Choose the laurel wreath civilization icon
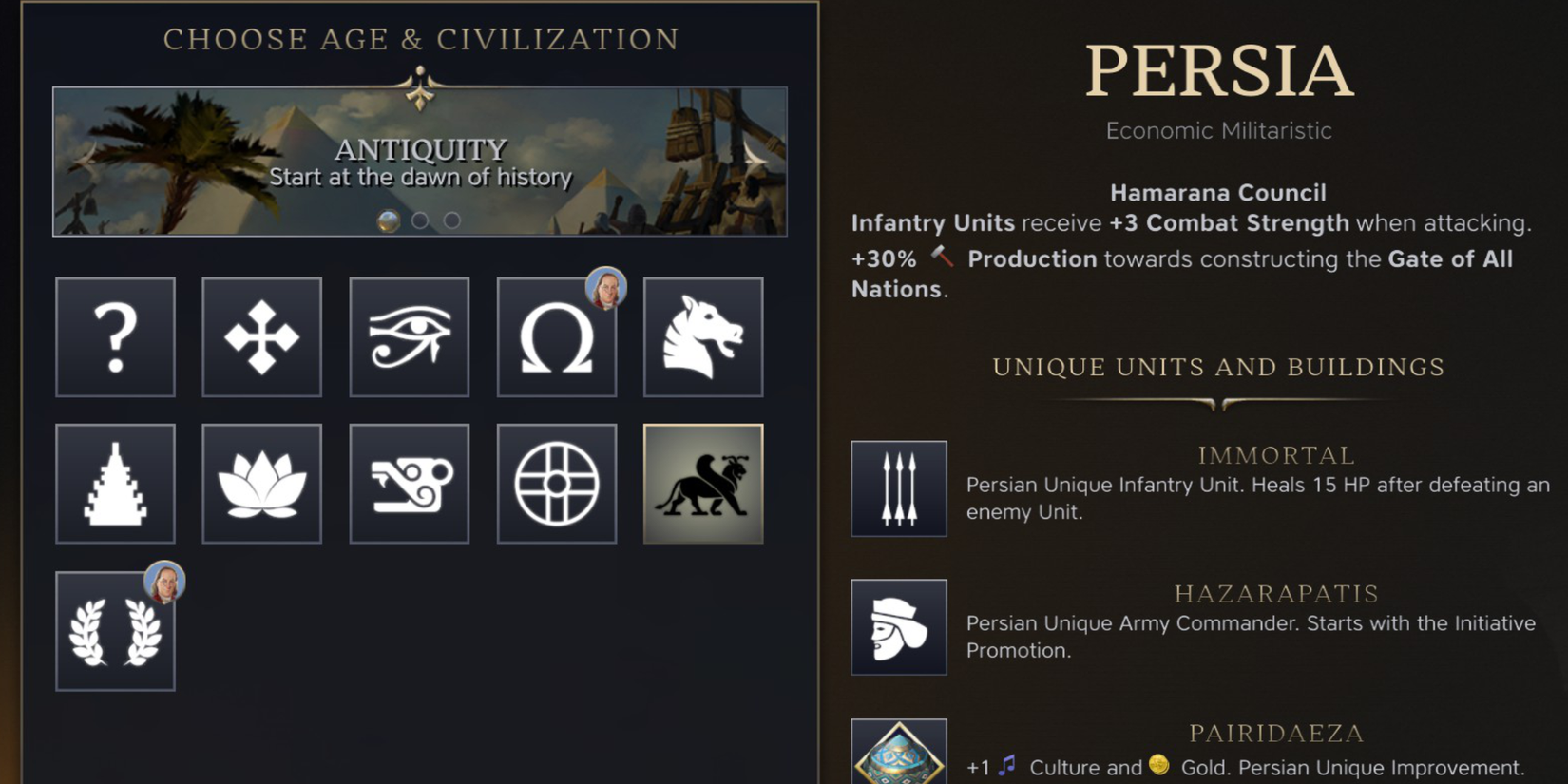This screenshot has width=1568, height=784. (x=115, y=630)
